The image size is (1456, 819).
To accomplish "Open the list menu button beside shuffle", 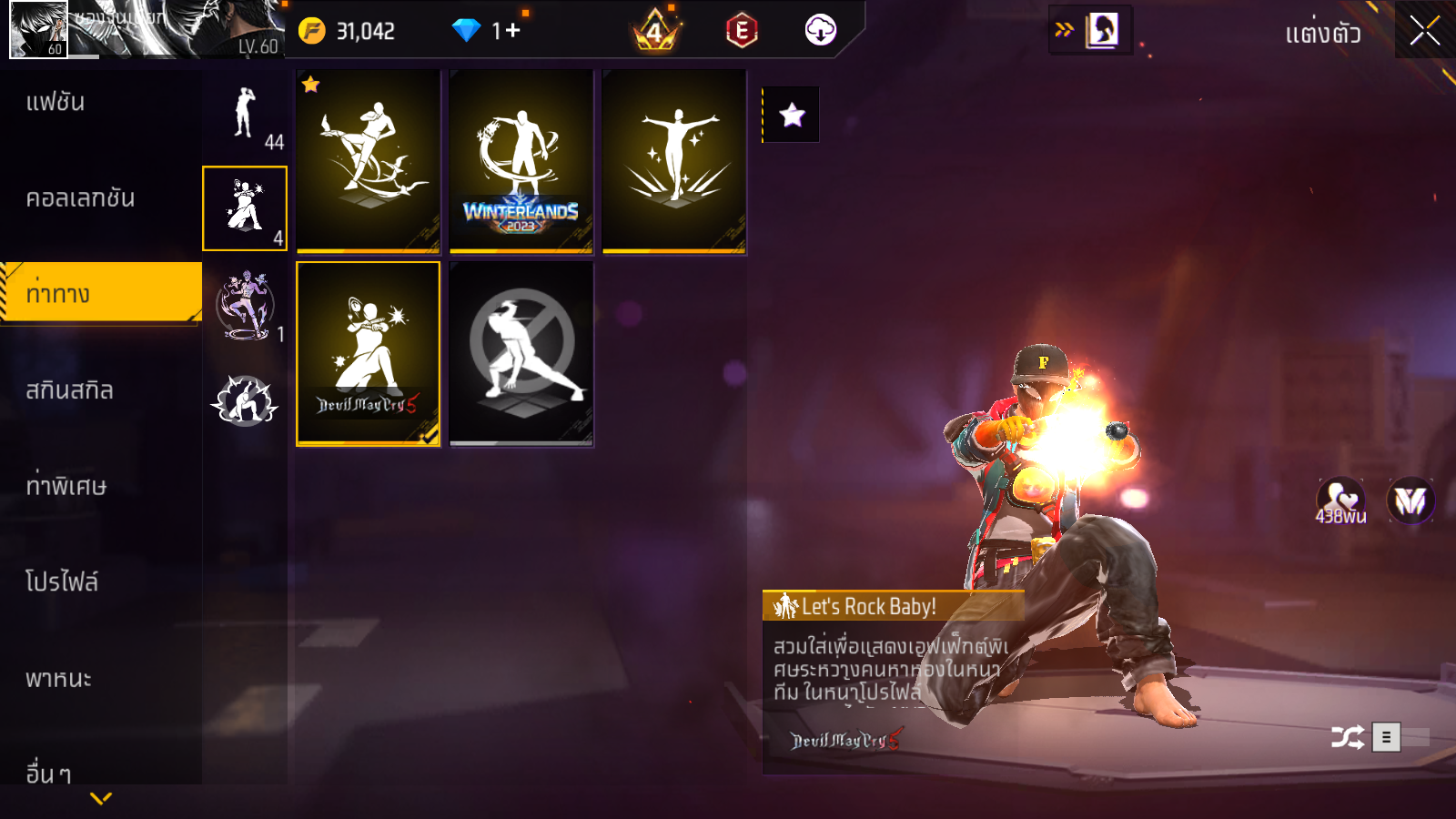I will click(x=1386, y=737).
